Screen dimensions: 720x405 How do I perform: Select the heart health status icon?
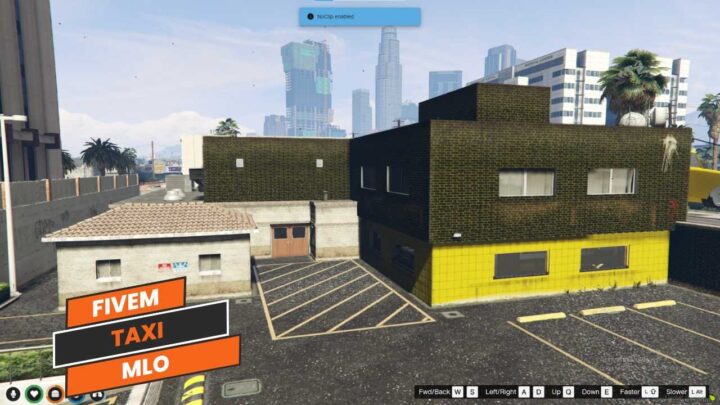point(34,393)
